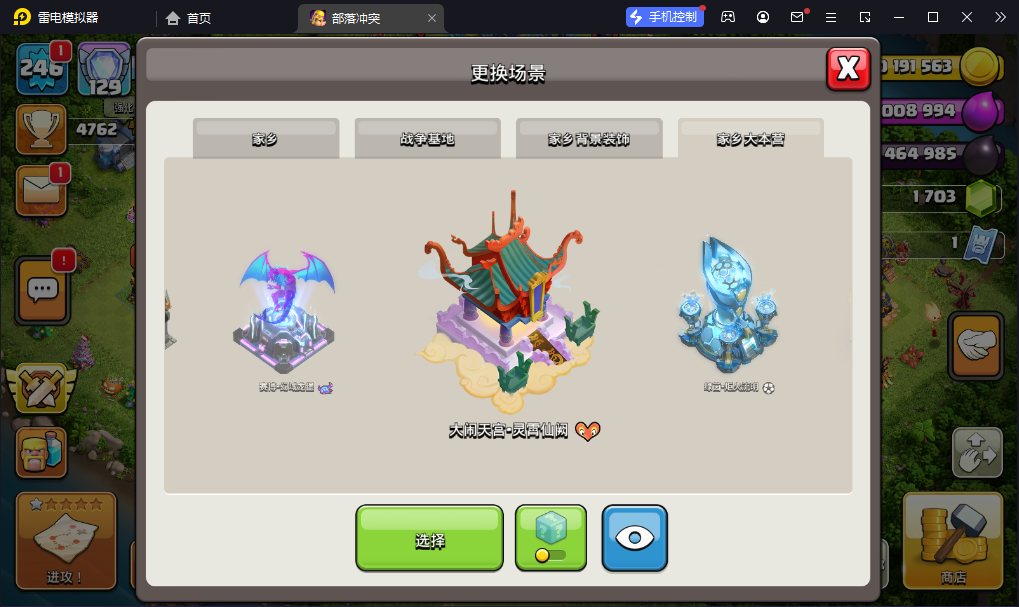Open 手机控制 phone control in title bar
Screen dimensions: 1019x607
(x=663, y=17)
